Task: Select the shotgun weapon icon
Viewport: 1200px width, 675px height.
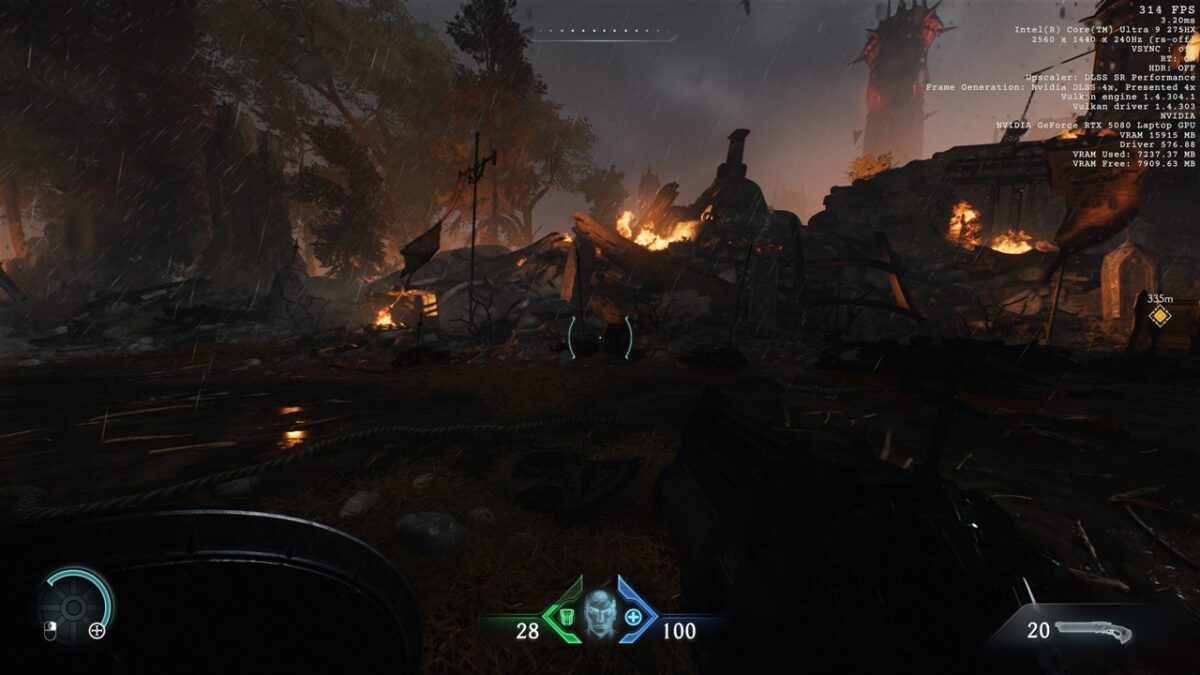Action: [1092, 632]
